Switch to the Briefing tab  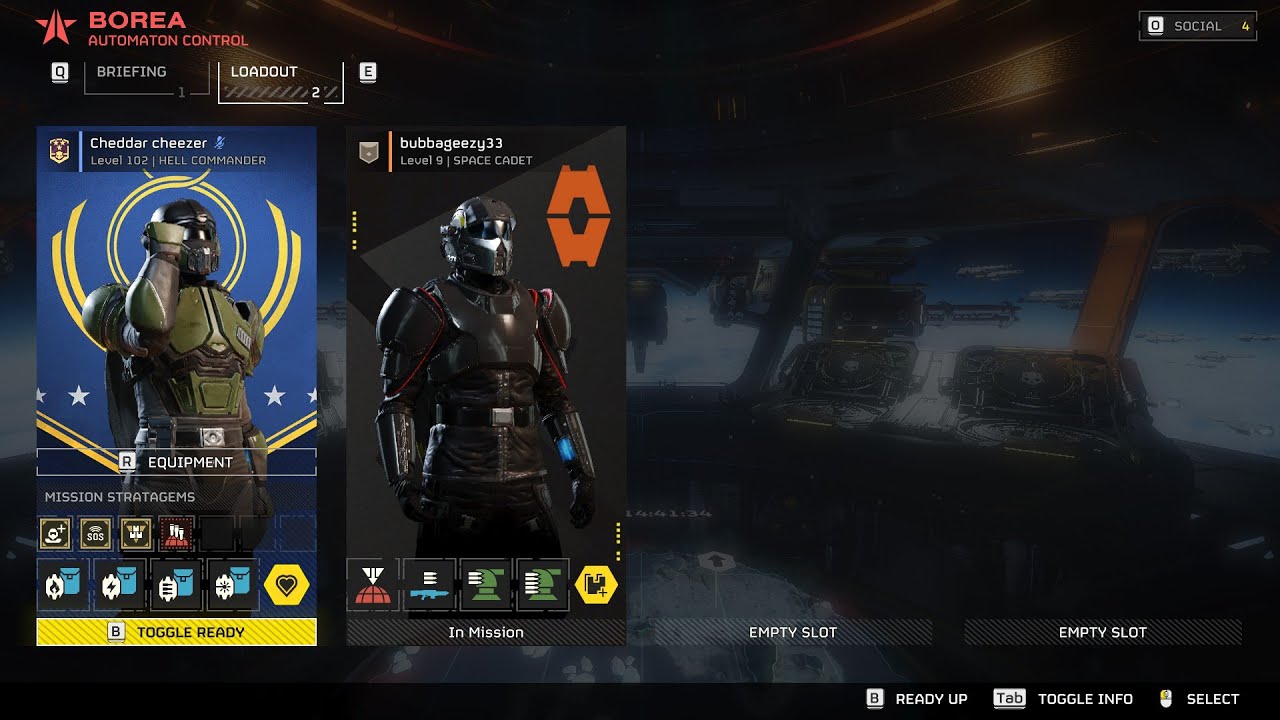coord(131,73)
